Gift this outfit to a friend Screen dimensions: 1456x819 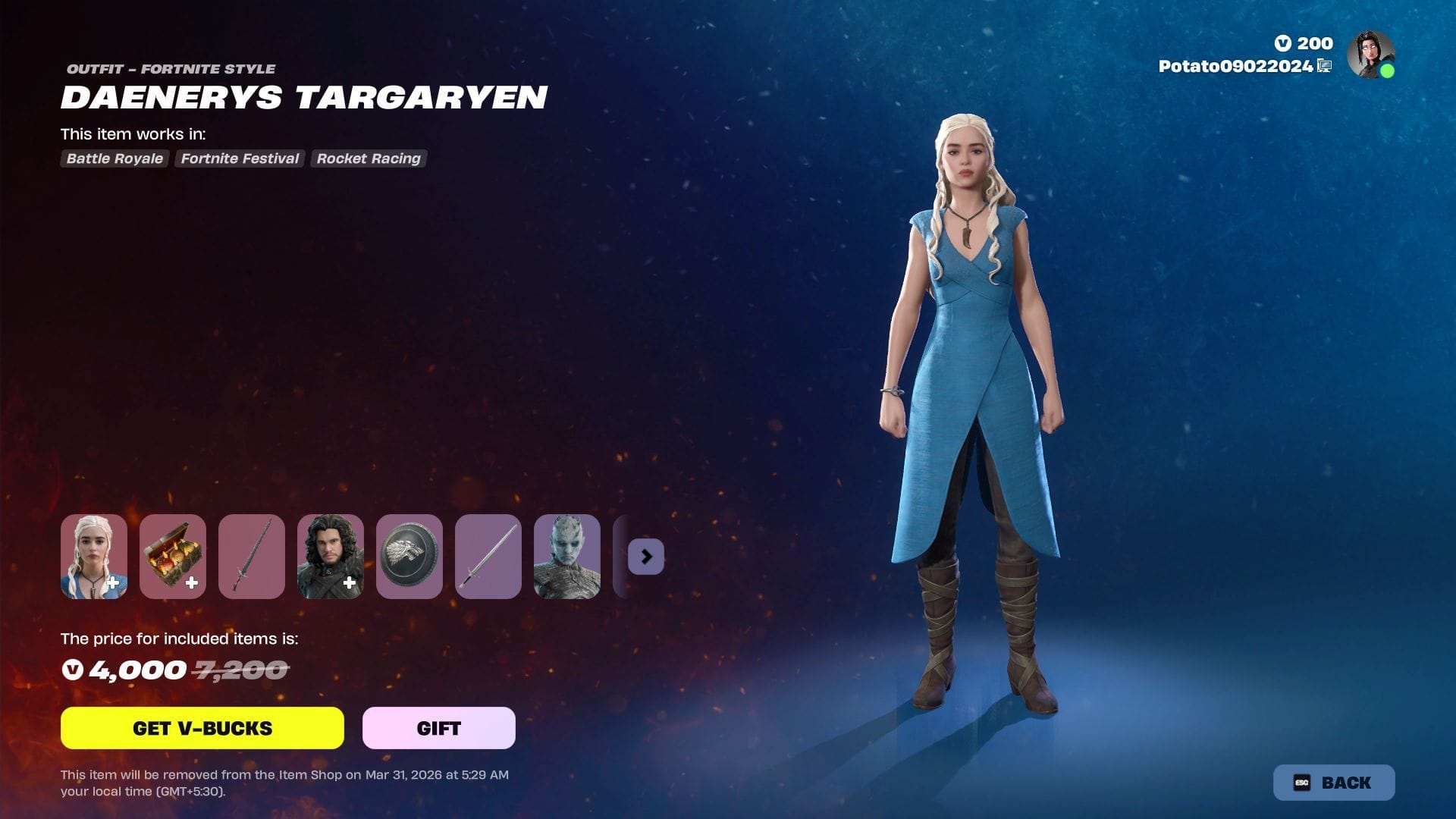pos(438,728)
